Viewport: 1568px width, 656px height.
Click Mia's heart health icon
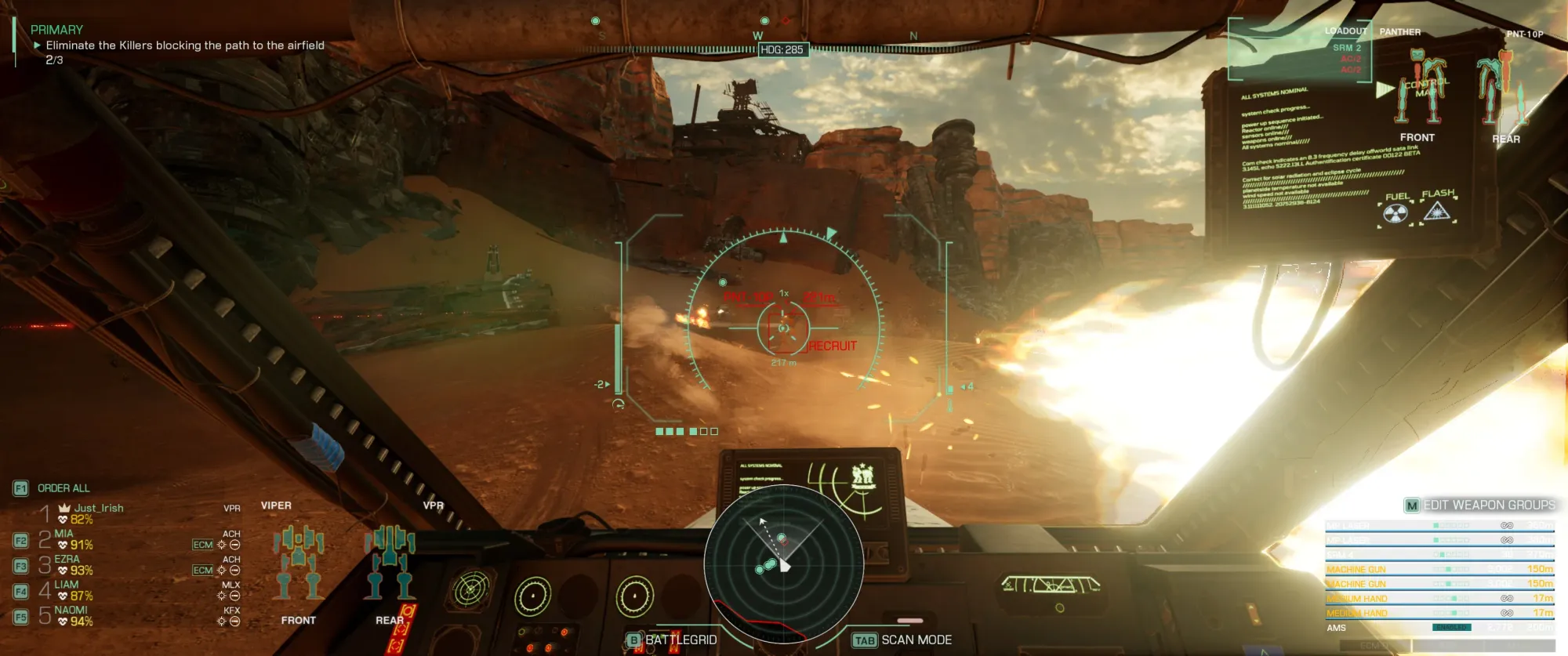pyautogui.click(x=63, y=544)
